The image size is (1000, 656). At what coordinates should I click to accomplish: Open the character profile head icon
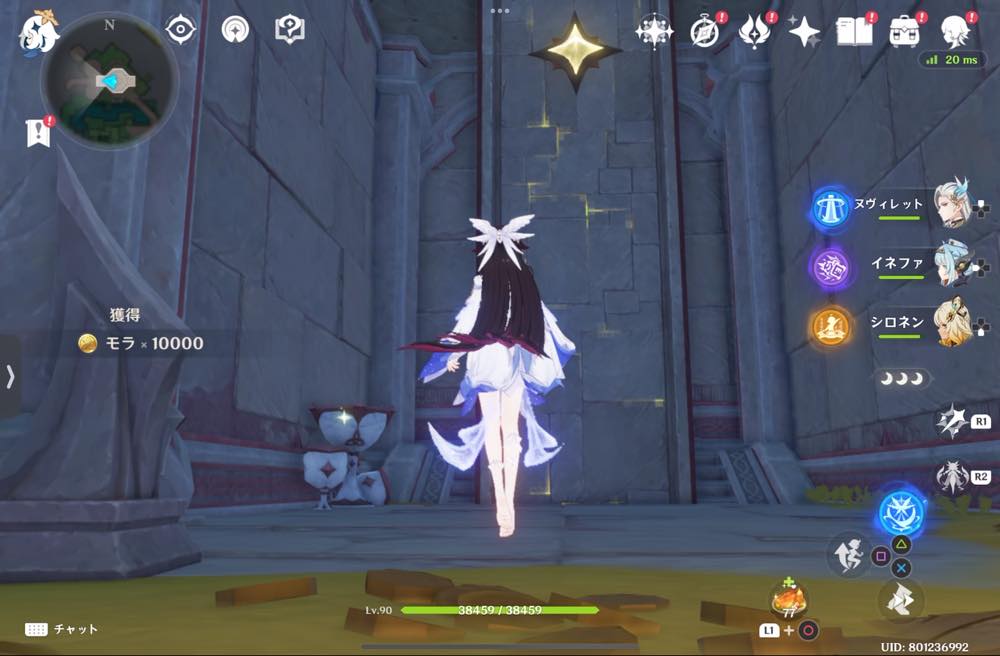pos(955,32)
